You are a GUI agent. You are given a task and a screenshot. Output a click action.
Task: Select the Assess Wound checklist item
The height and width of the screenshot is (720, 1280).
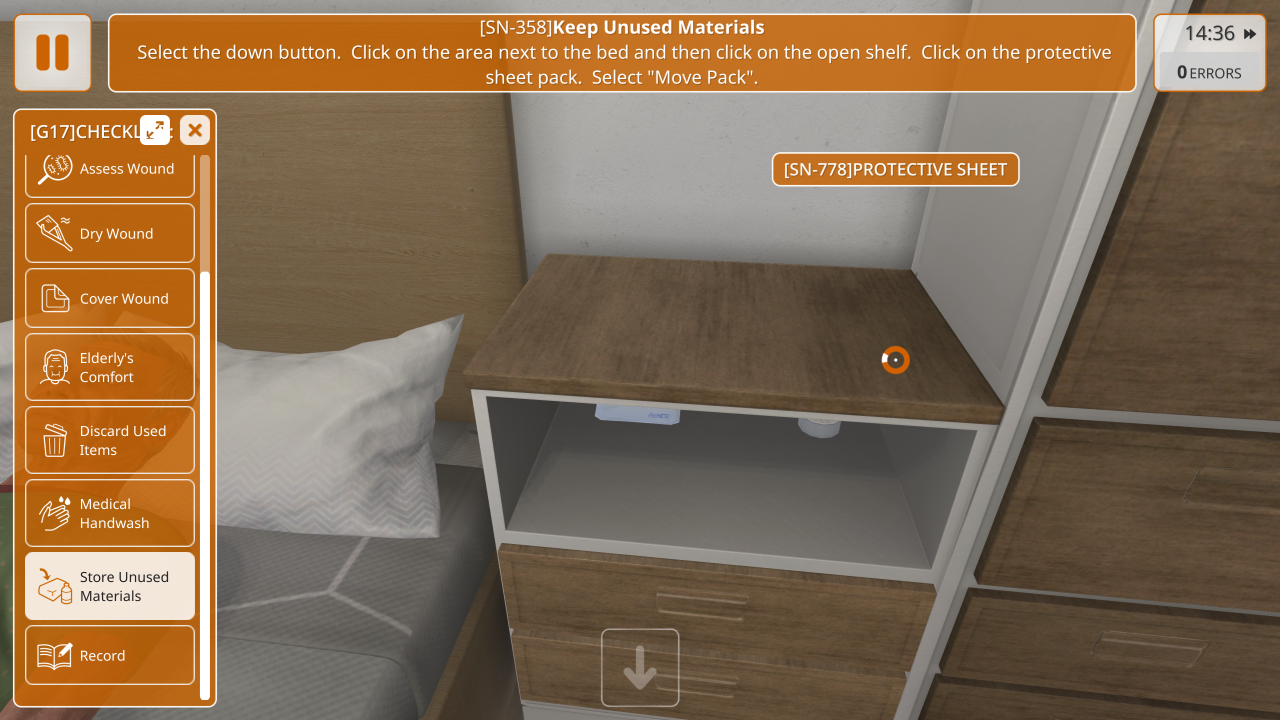pos(110,170)
